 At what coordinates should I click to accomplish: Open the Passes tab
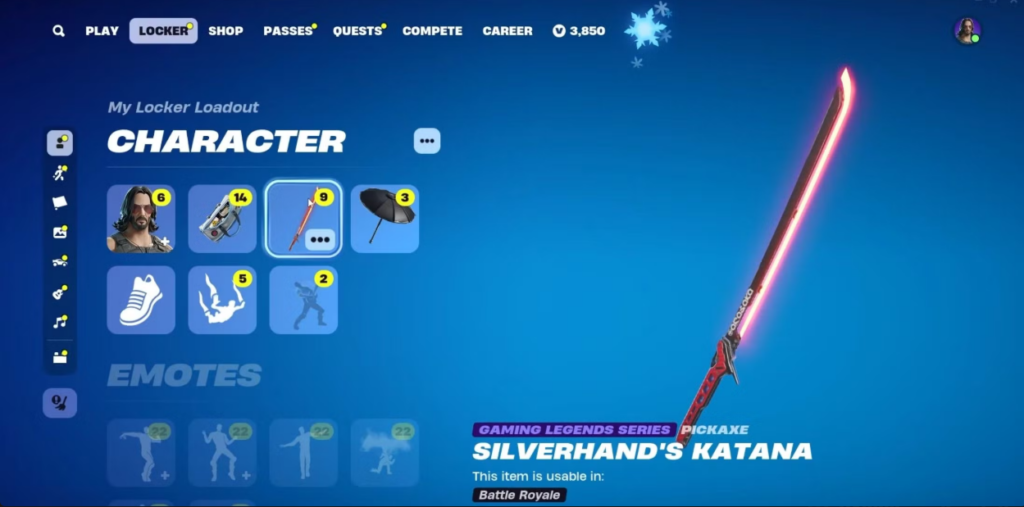click(287, 31)
